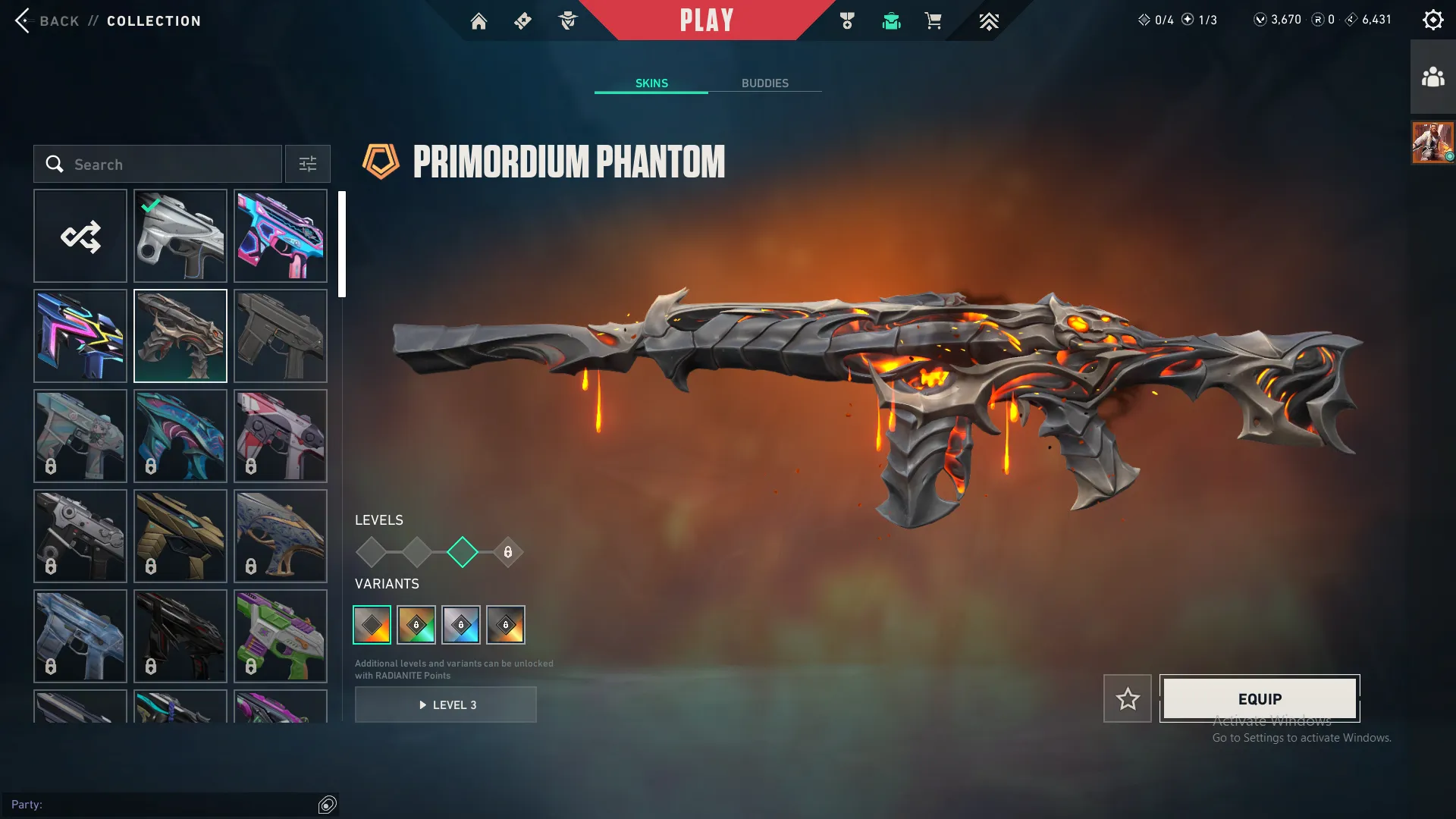
Task: Open the Battle Pass ticket icon
Action: (522, 20)
